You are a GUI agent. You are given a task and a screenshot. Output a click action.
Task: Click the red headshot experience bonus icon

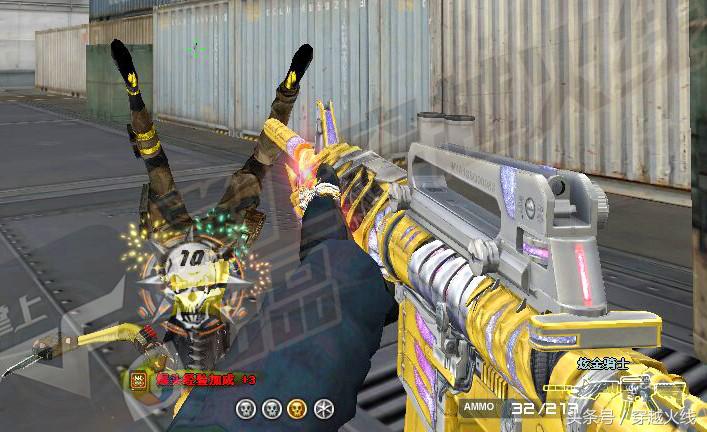[x=137, y=379]
